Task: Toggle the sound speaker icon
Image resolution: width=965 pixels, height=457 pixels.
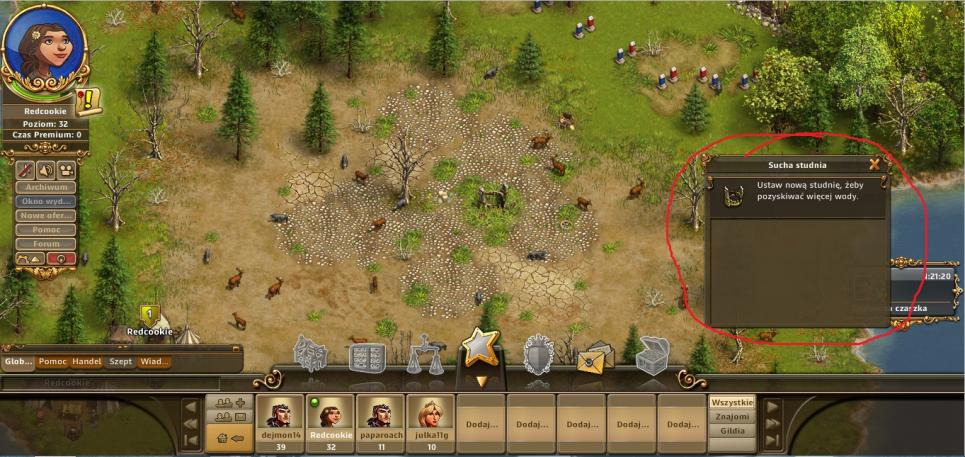Action: (x=47, y=168)
